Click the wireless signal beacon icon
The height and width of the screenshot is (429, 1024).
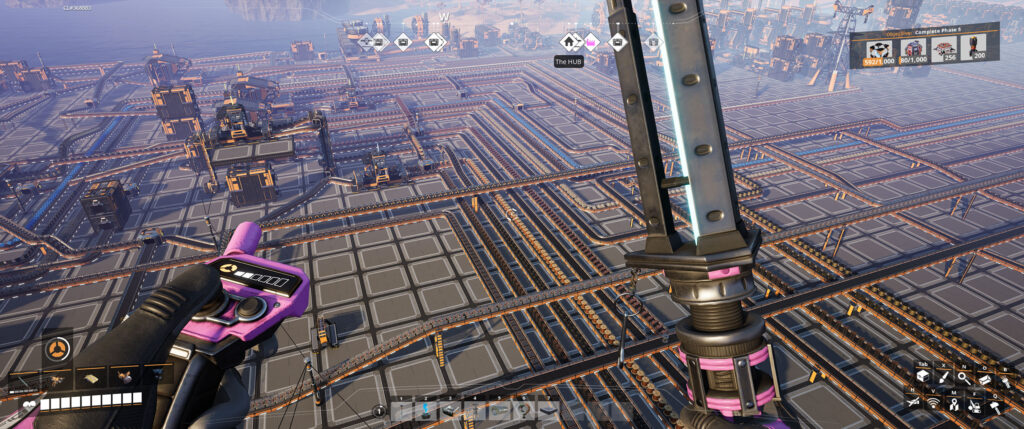point(933,403)
